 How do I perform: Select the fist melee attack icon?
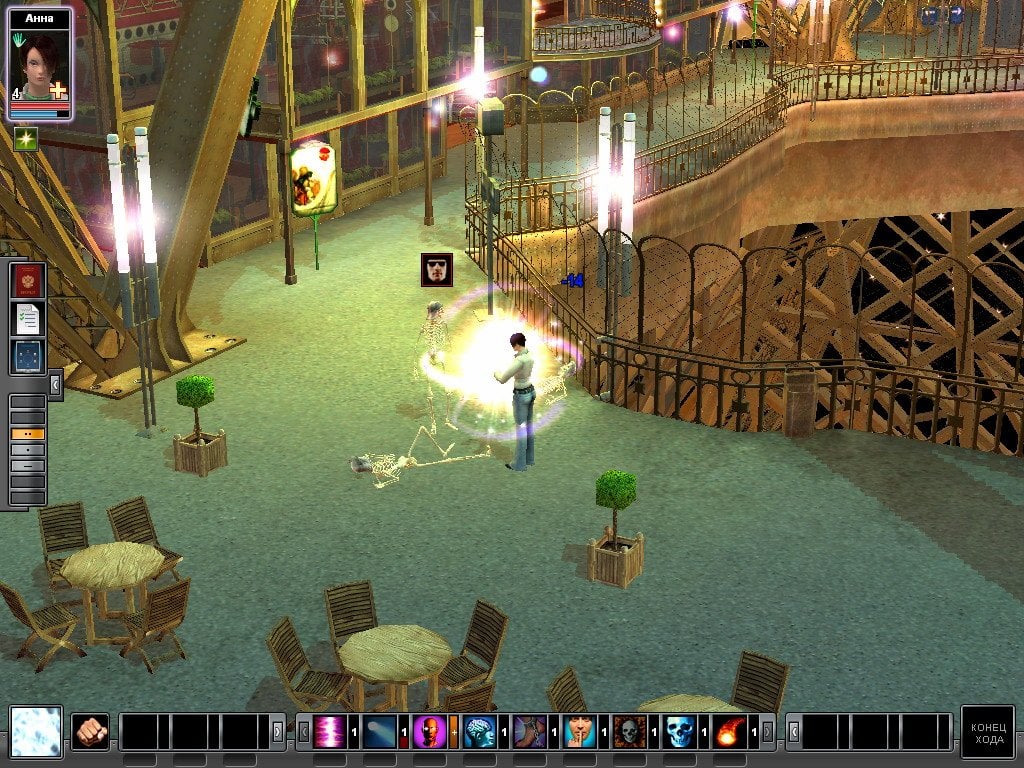[x=91, y=731]
